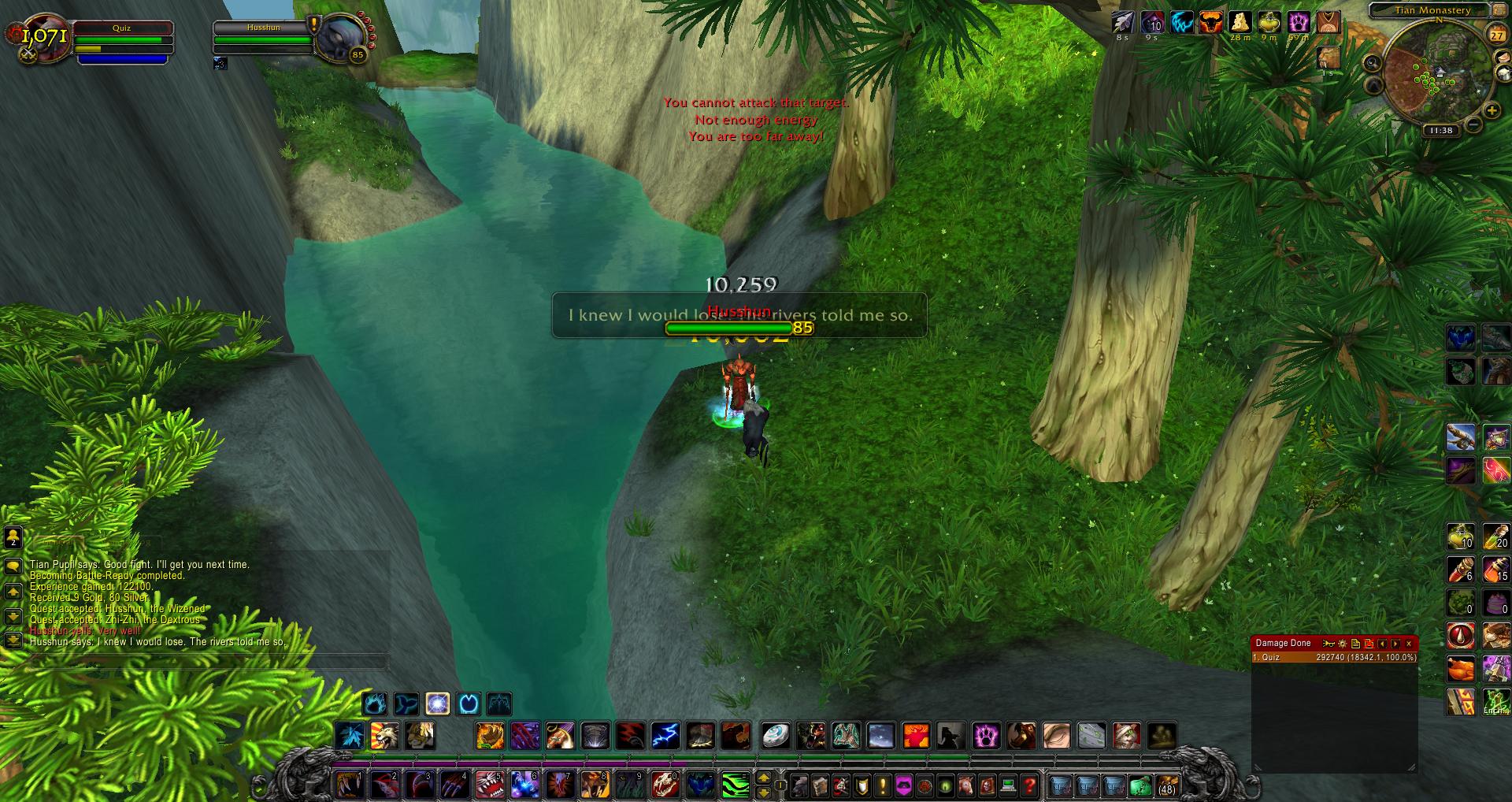1512x802 pixels.
Task: Open Damage Done meter gear settings
Action: [1343, 644]
